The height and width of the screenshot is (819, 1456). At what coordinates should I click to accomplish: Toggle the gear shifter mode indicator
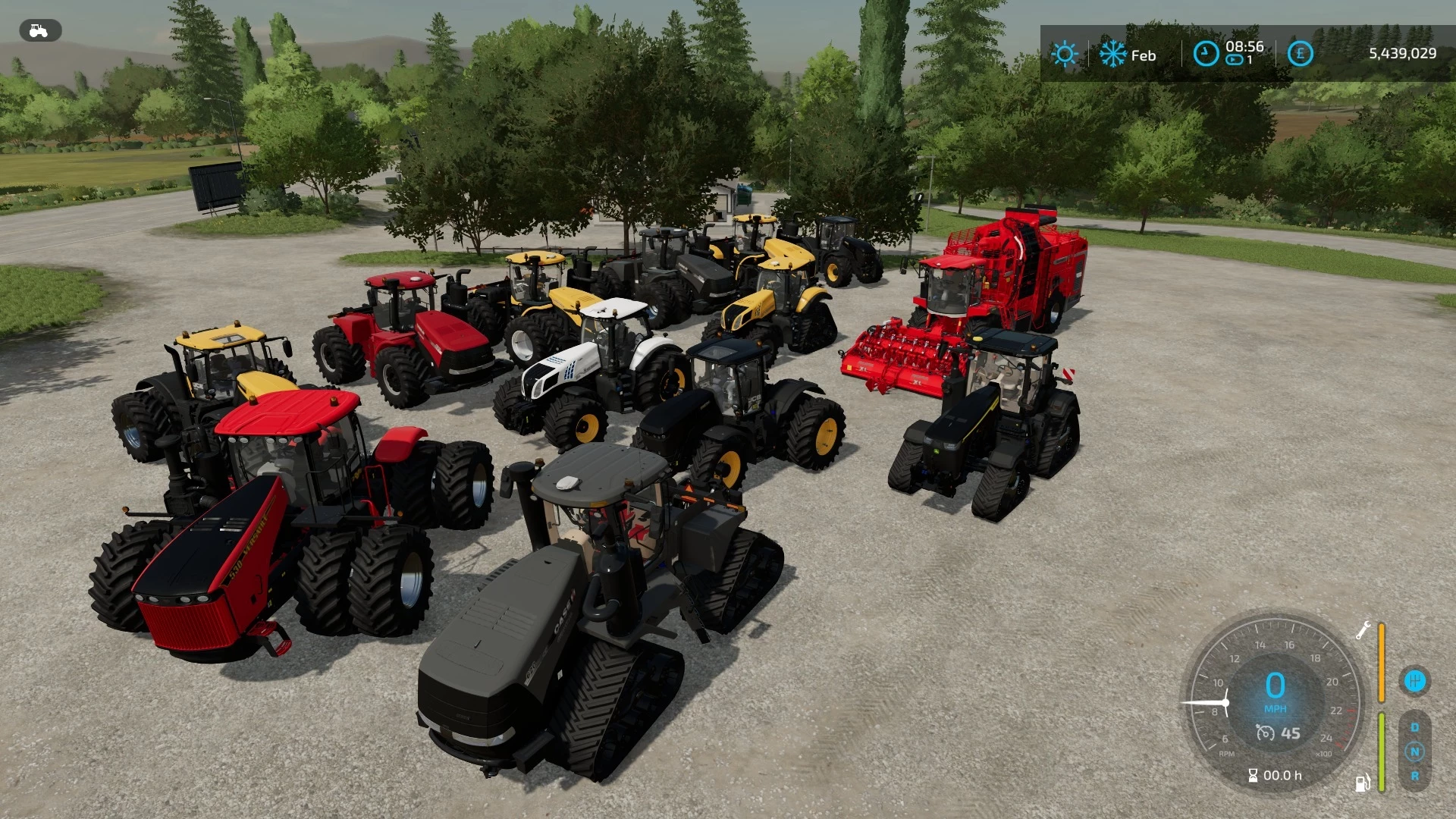1416,680
